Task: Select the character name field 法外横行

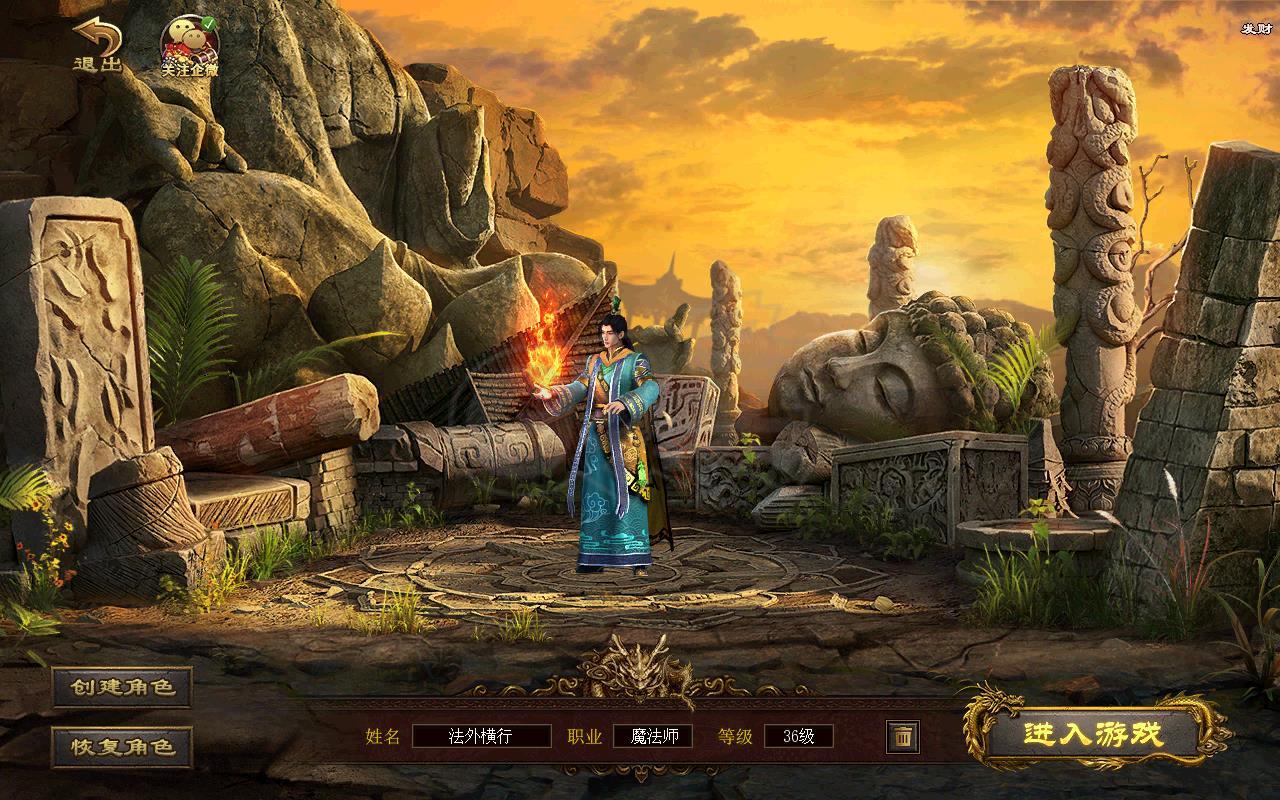Action: pos(481,737)
